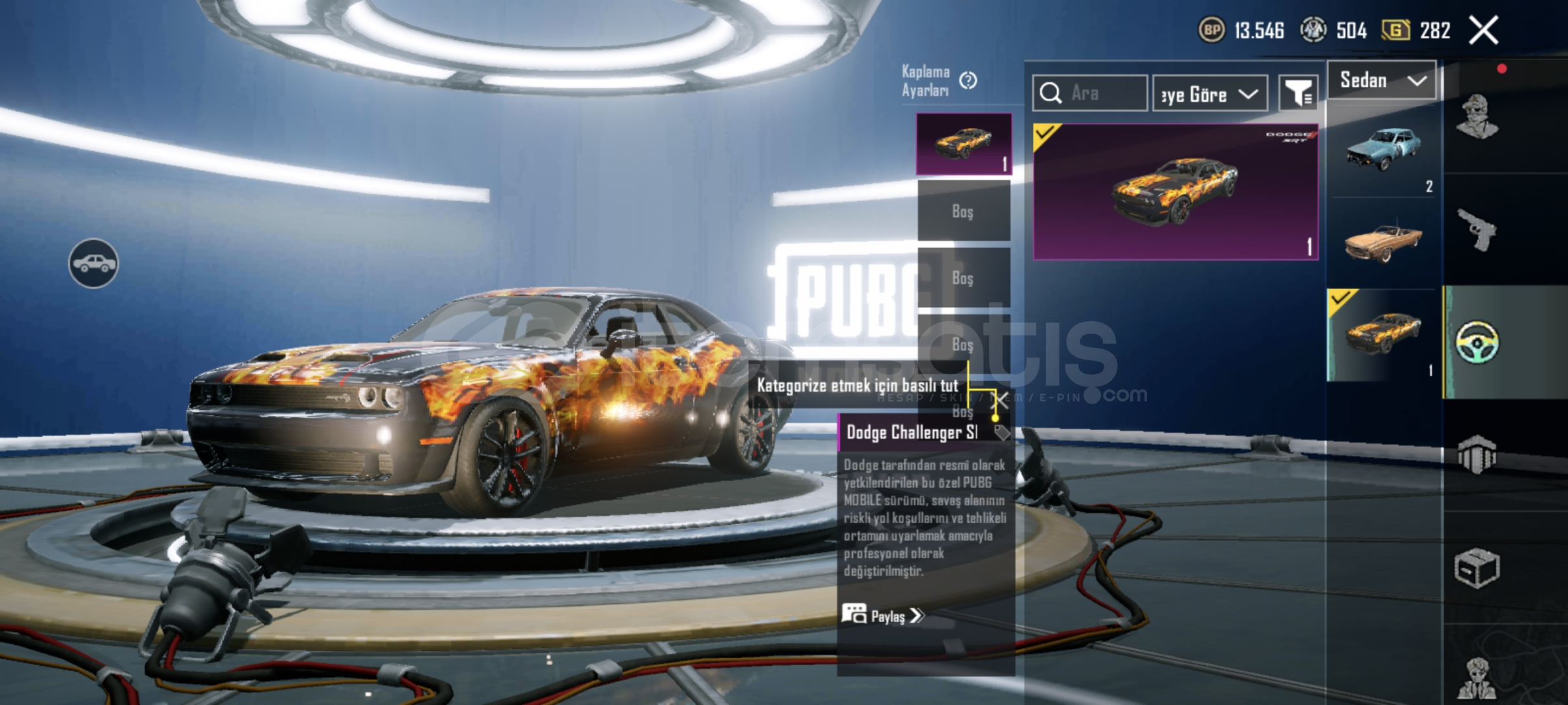Viewport: 1568px width, 705px height.
Task: Select the equipped flame car skin slot
Action: (x=964, y=144)
